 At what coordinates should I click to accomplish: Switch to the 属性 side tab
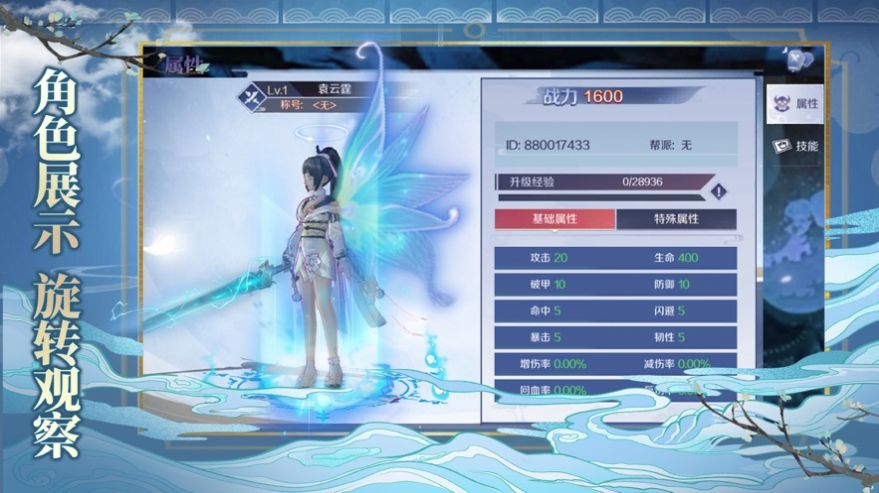(795, 104)
